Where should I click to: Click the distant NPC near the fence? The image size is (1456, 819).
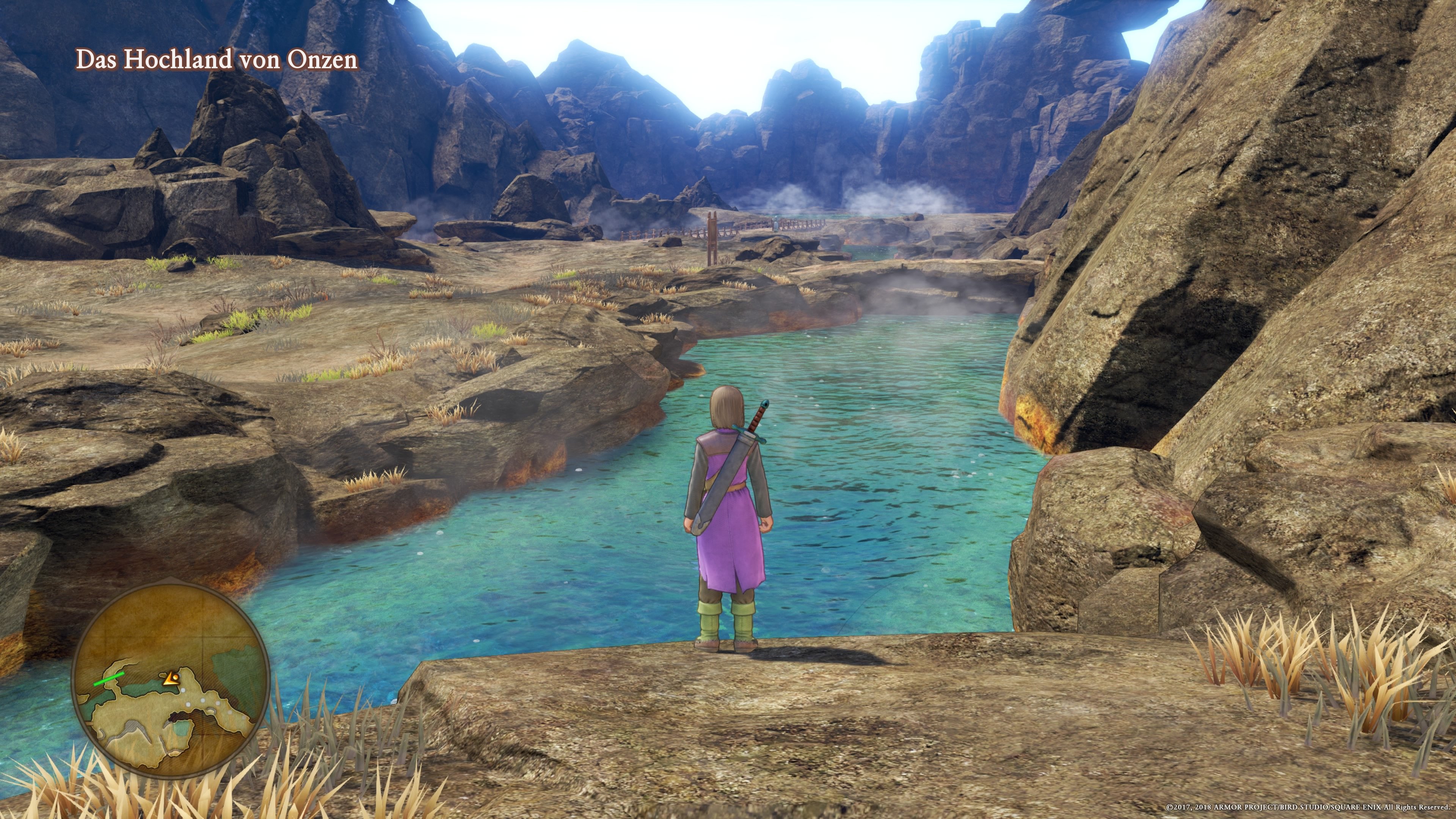click(775, 224)
